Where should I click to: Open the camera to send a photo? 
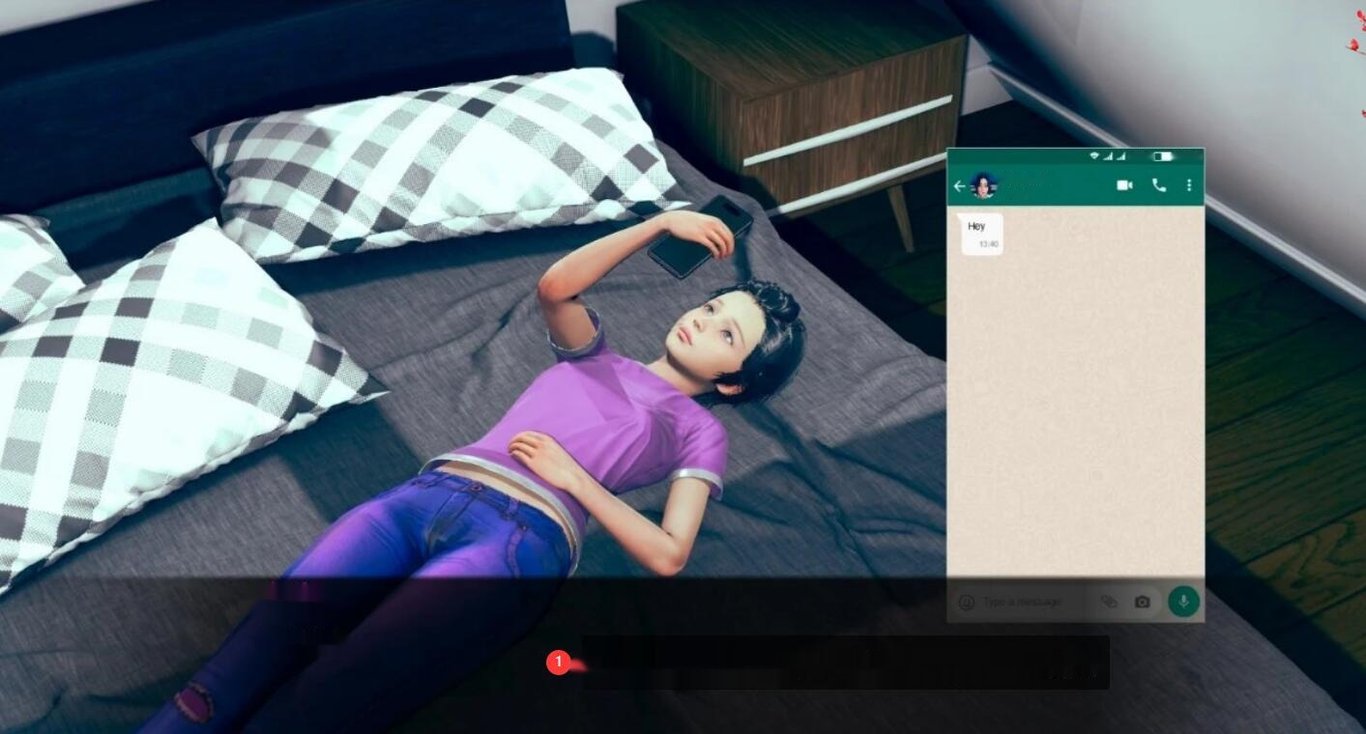click(1140, 601)
